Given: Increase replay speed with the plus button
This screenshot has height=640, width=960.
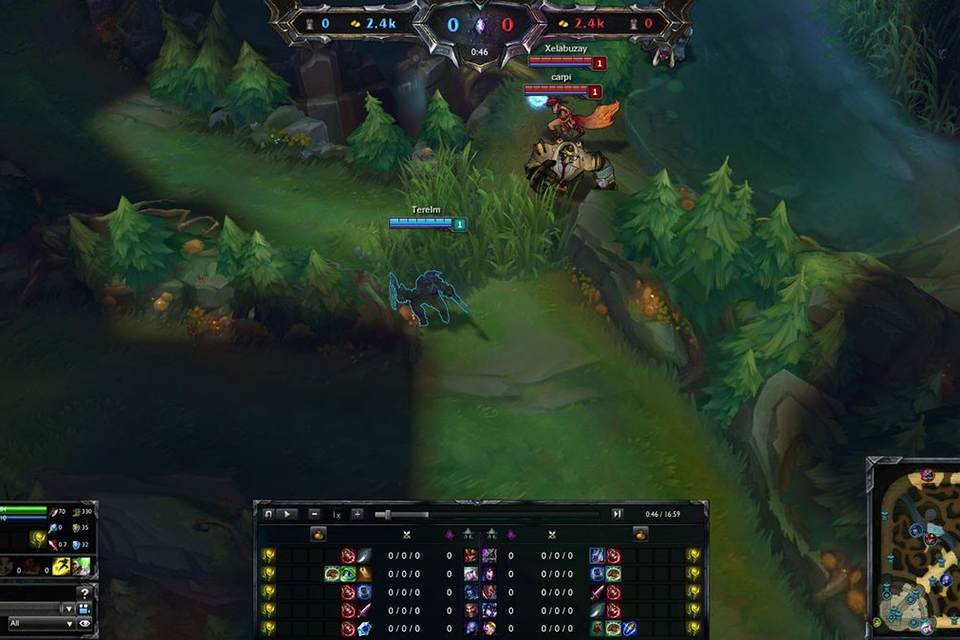Looking at the screenshot, I should coord(357,514).
